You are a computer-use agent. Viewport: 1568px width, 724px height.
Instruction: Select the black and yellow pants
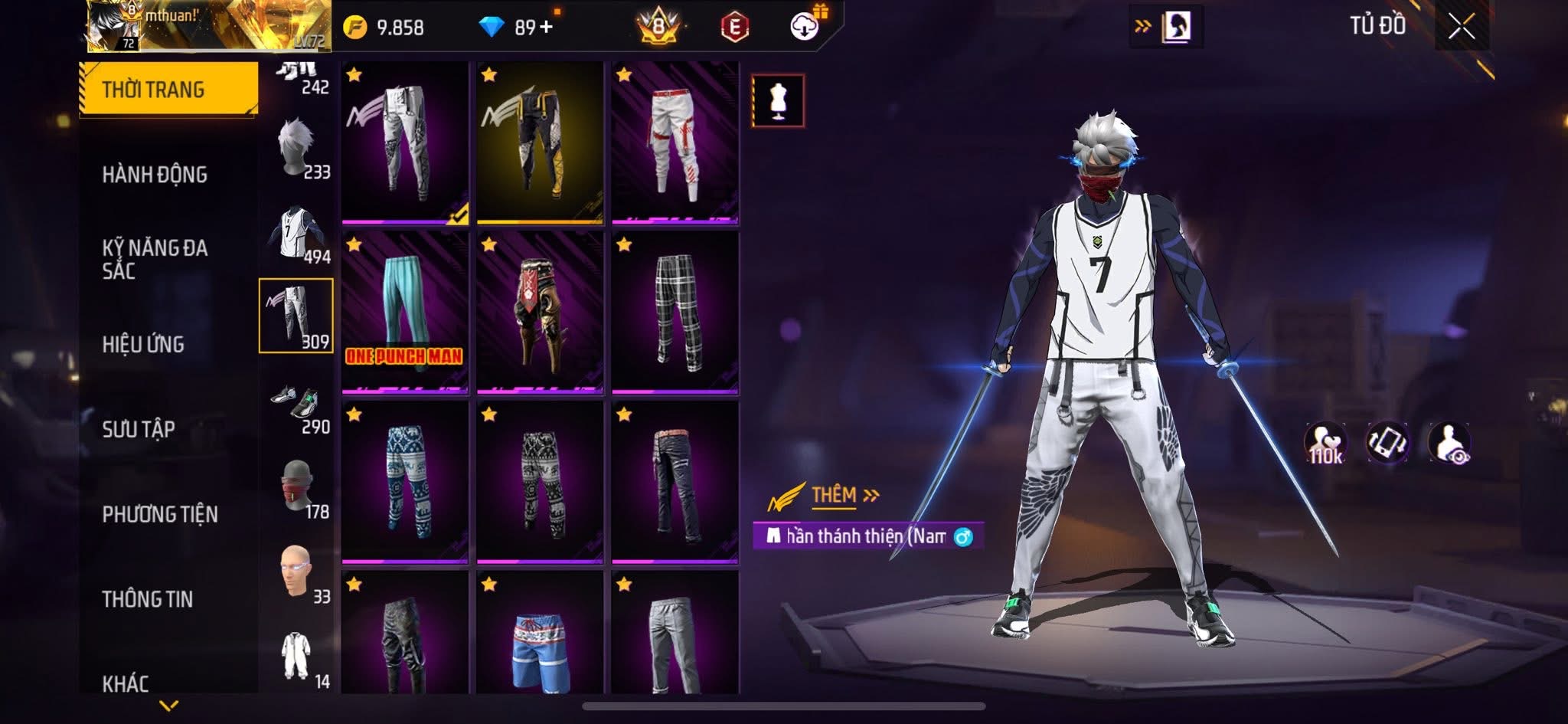539,143
